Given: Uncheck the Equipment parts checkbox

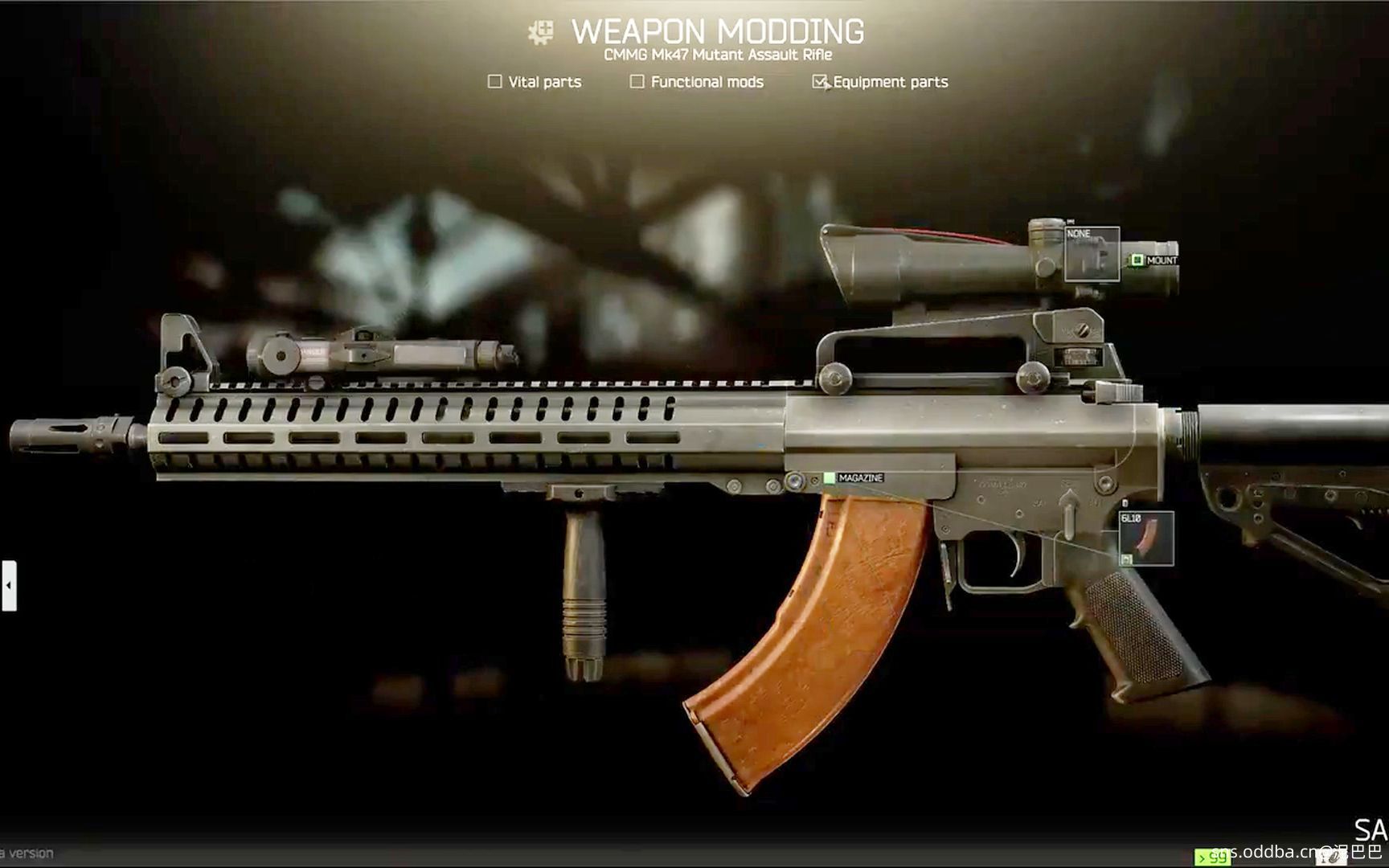Looking at the screenshot, I should pyautogui.click(x=821, y=81).
